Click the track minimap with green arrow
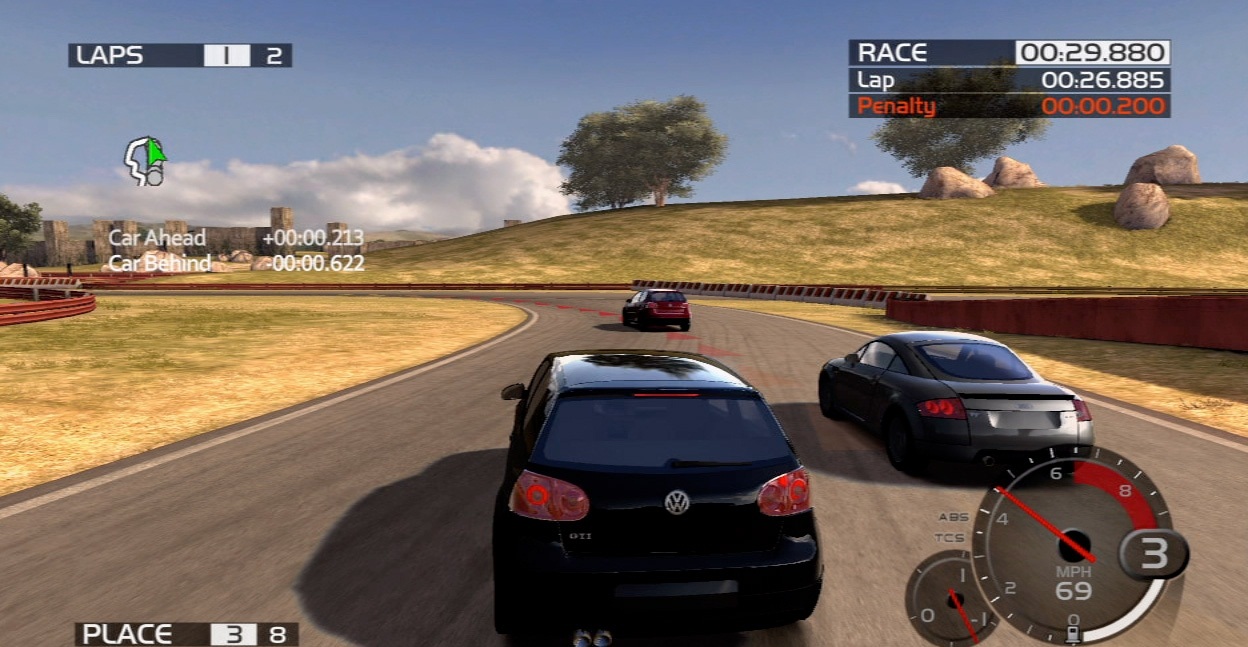Screen dimensions: 1248x647 tap(145, 160)
